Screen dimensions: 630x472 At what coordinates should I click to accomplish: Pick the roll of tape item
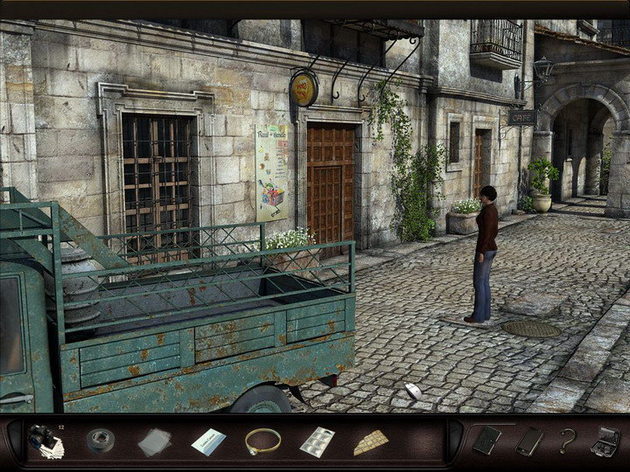pos(99,440)
